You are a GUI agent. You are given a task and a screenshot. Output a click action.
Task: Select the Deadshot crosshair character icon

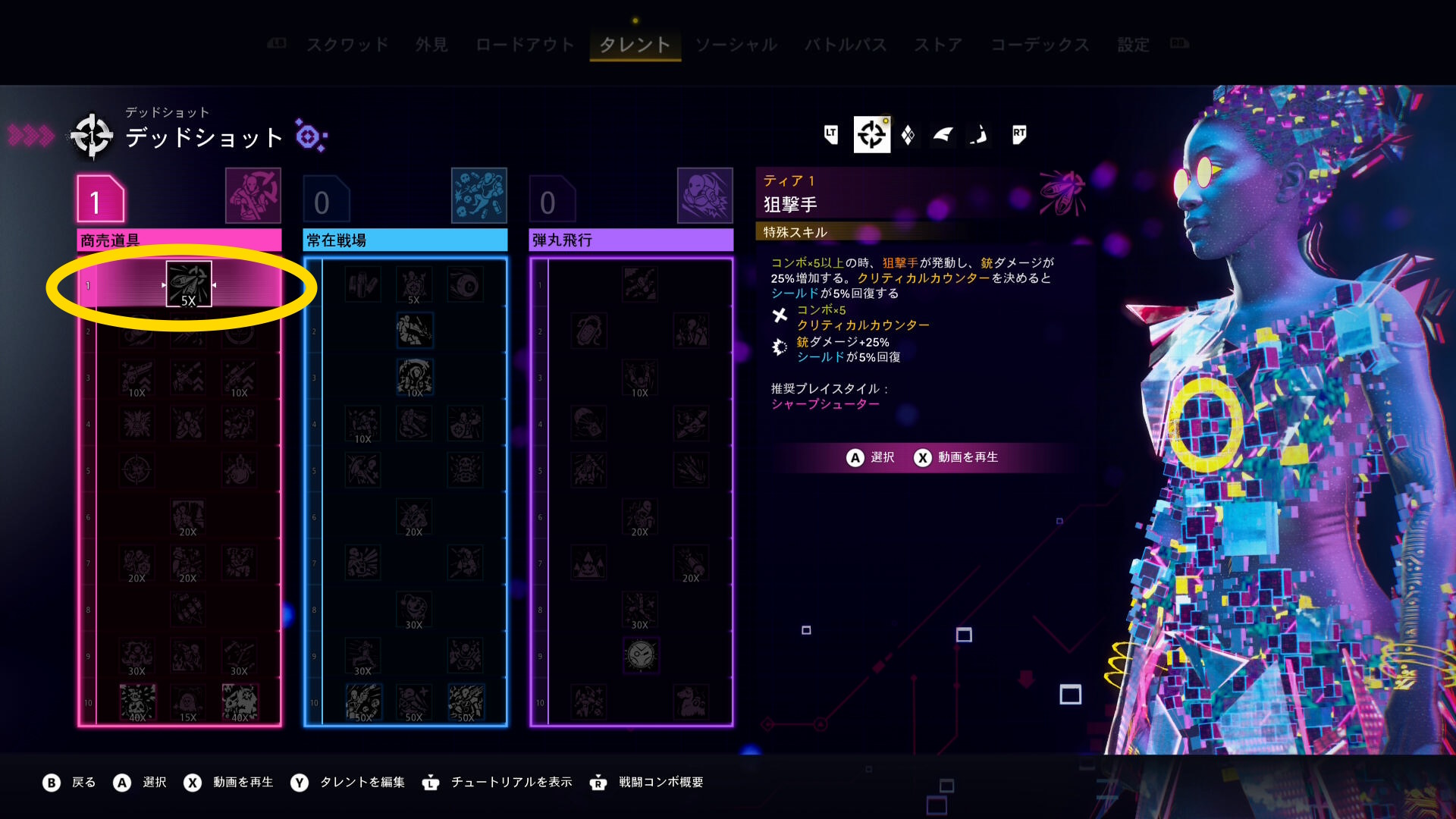(x=871, y=135)
